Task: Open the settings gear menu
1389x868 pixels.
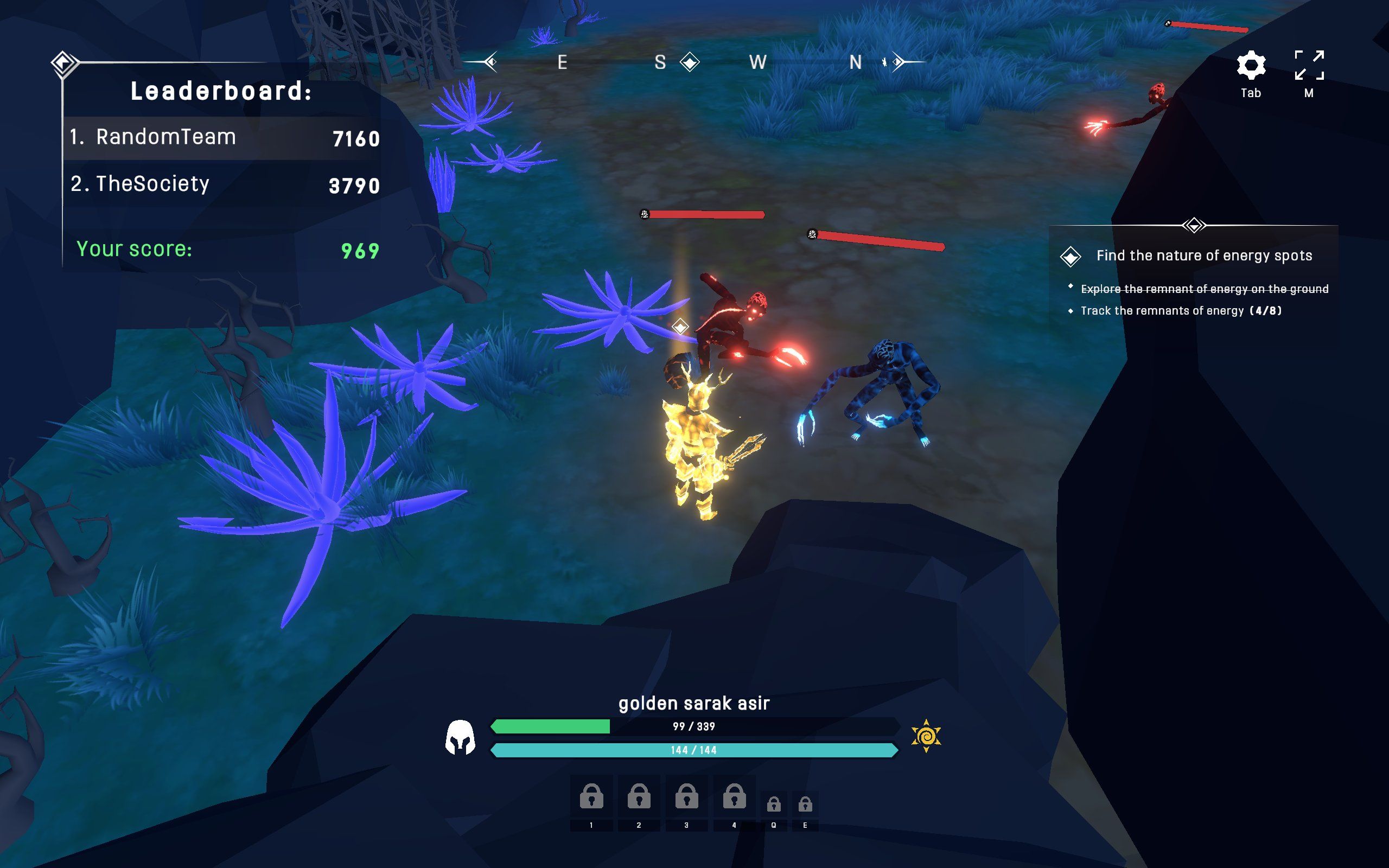Action: tap(1251, 66)
